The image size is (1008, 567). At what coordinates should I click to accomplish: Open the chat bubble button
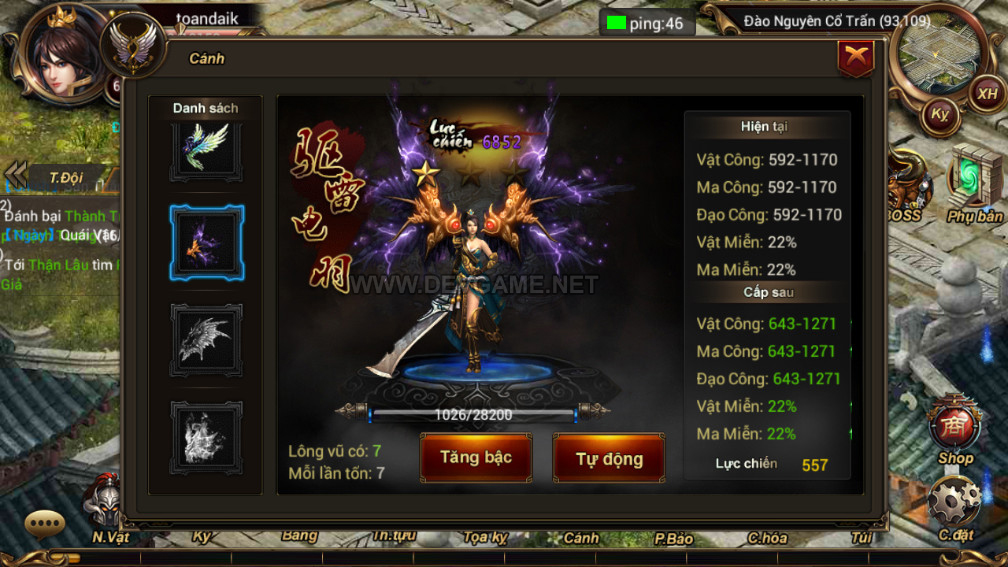pyautogui.click(x=45, y=523)
